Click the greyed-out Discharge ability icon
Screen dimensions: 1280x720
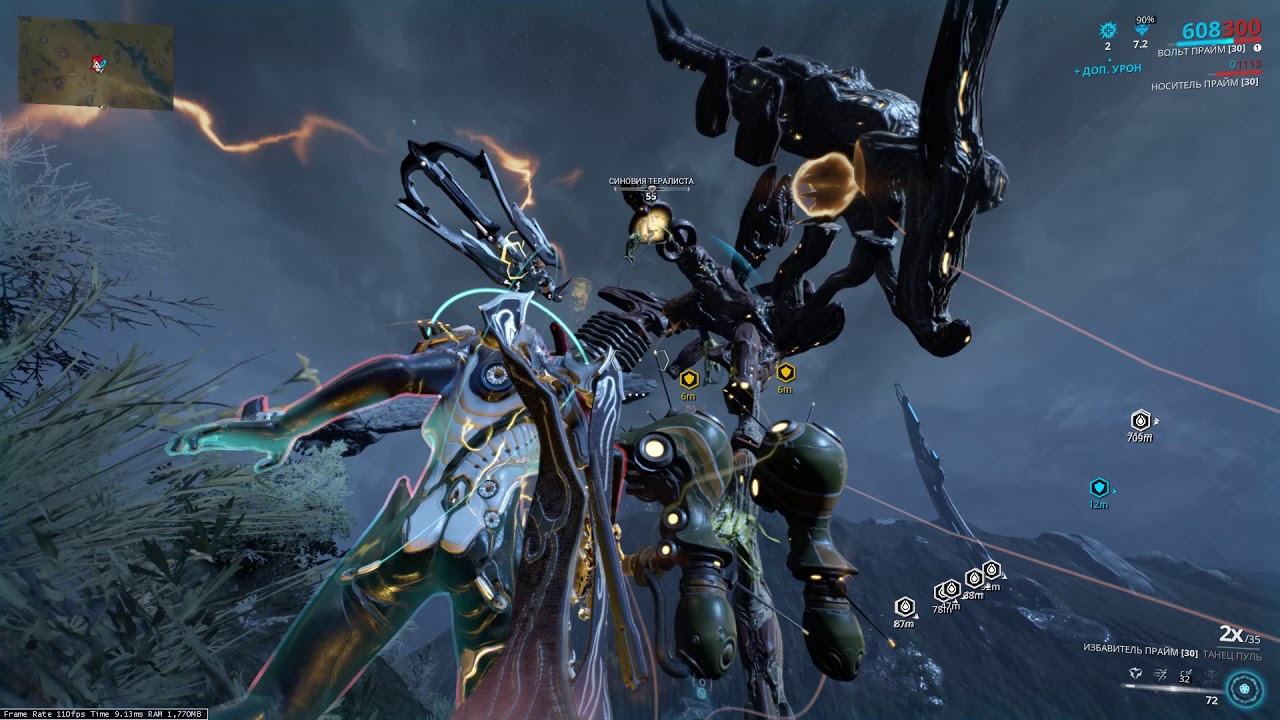pos(1210,675)
